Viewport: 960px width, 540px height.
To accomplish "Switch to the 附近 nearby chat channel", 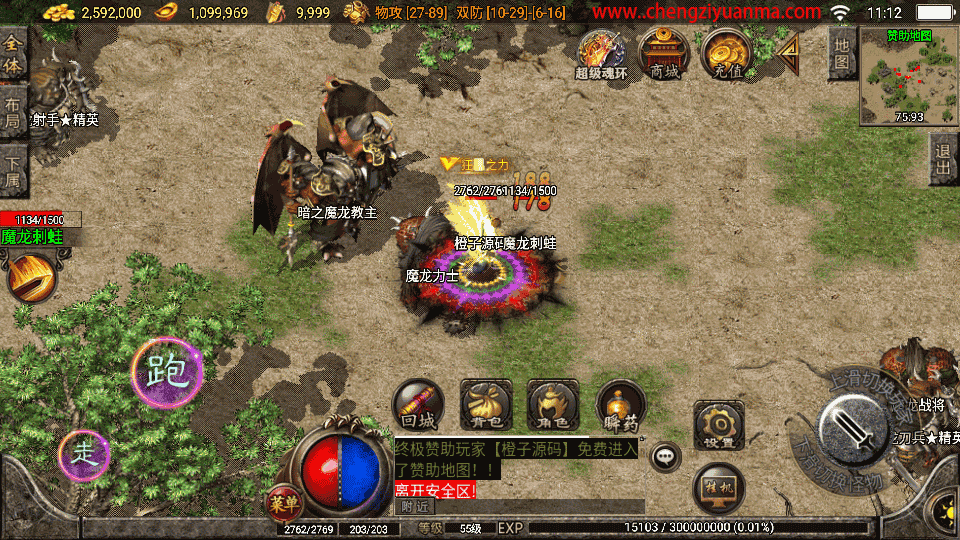I will click(x=410, y=507).
